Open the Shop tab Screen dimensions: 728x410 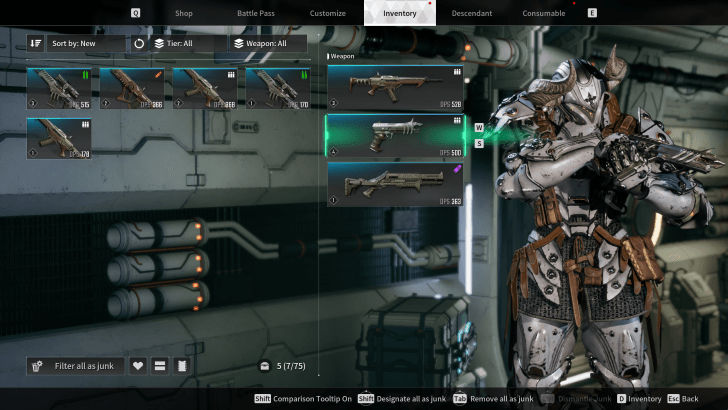tap(183, 13)
